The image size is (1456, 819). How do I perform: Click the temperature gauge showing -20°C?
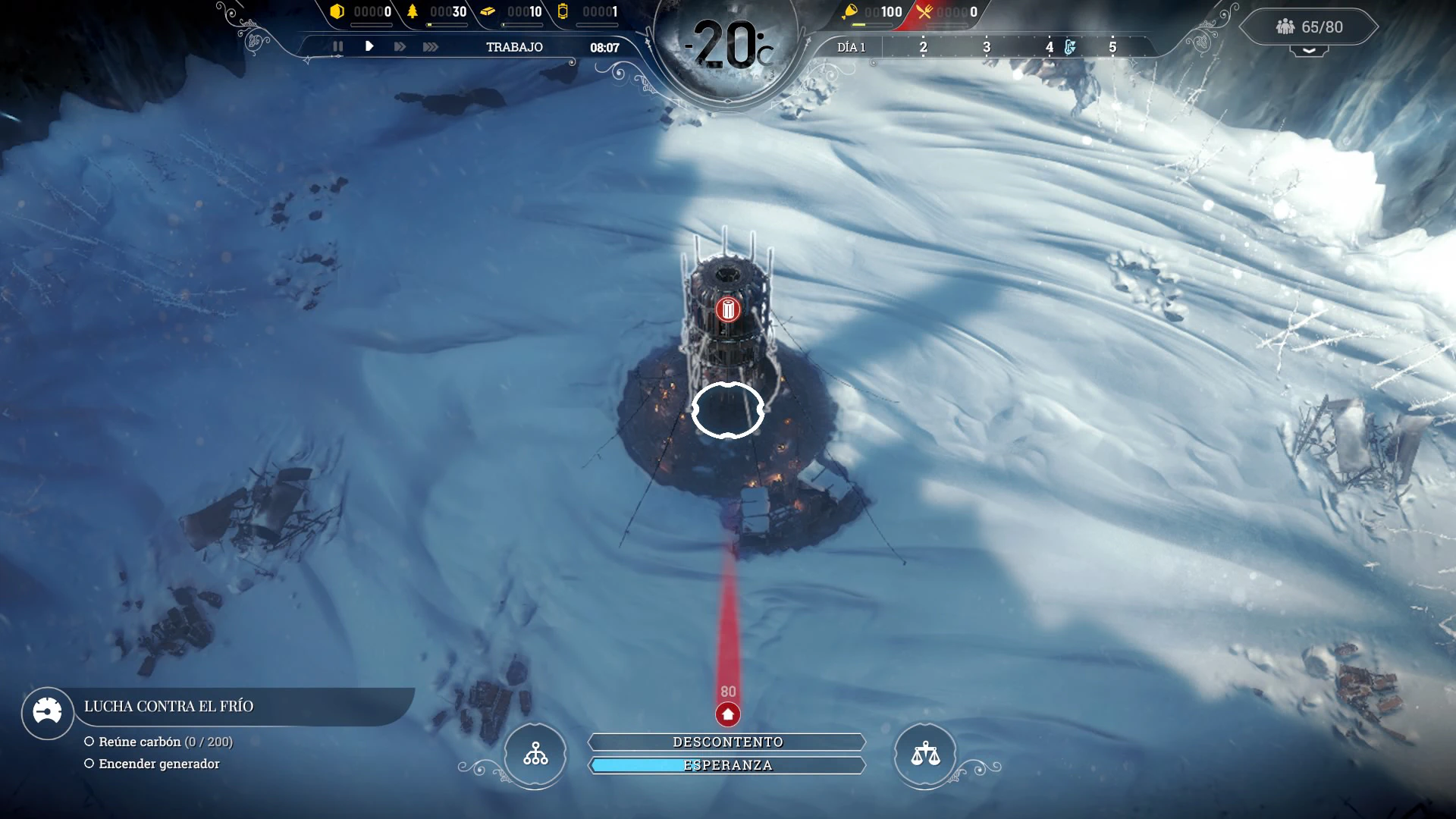tap(728, 45)
